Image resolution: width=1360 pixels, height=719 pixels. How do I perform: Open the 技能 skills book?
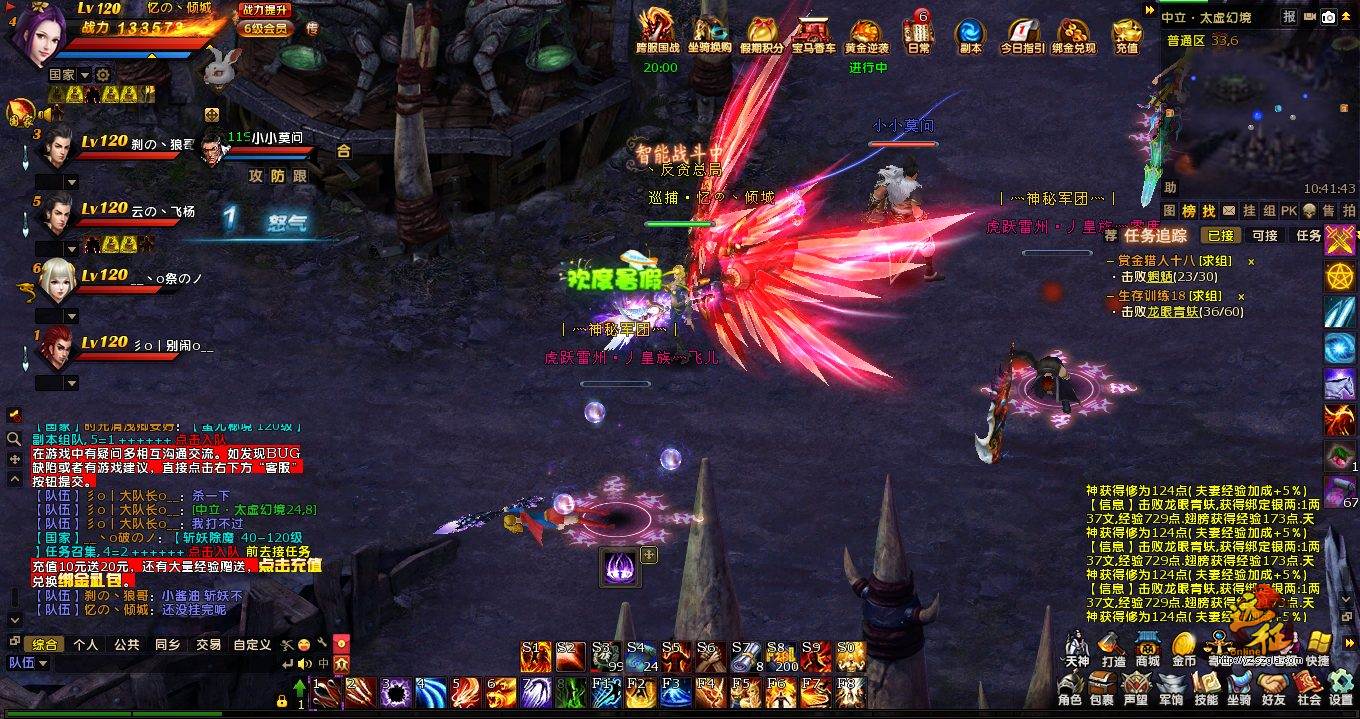1206,688
